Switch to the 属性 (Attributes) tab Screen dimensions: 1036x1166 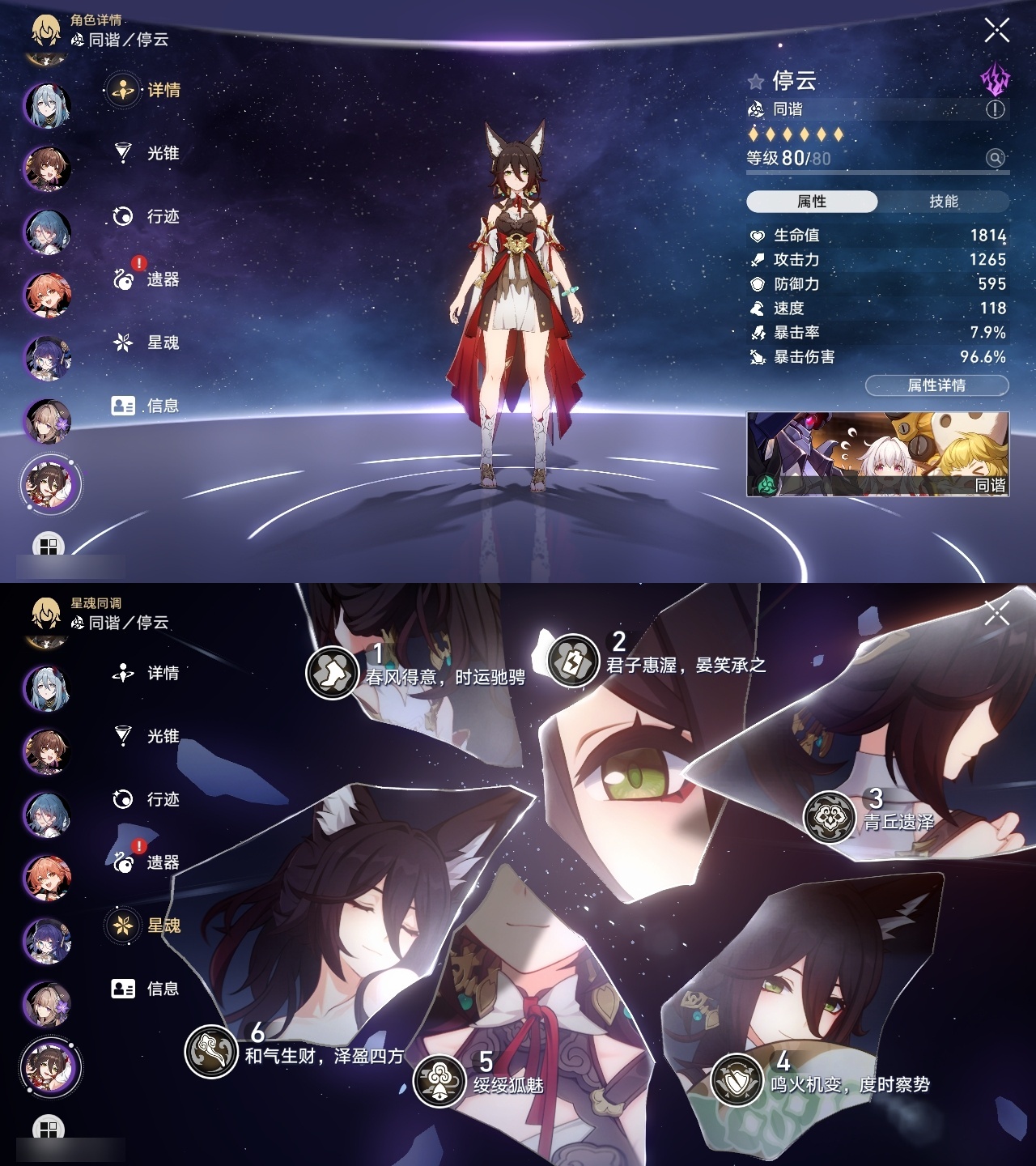click(813, 201)
